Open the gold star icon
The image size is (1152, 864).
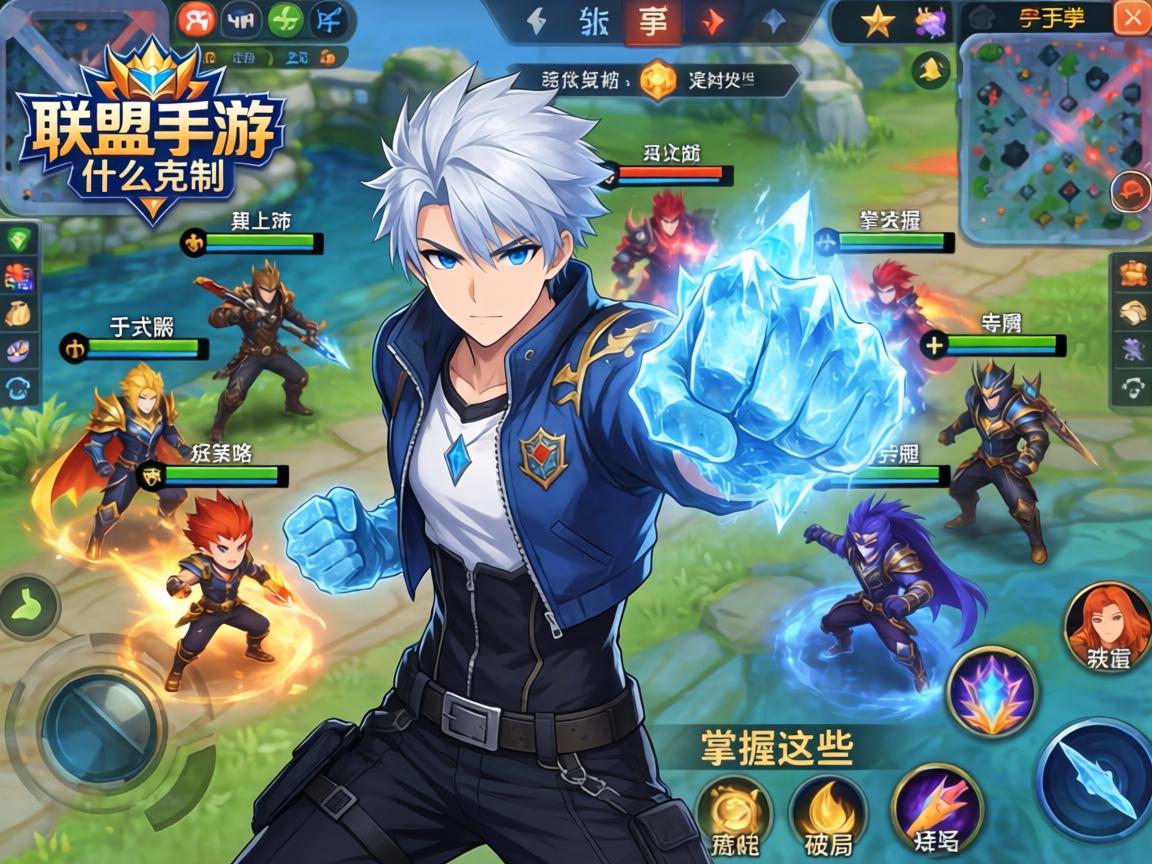click(877, 21)
